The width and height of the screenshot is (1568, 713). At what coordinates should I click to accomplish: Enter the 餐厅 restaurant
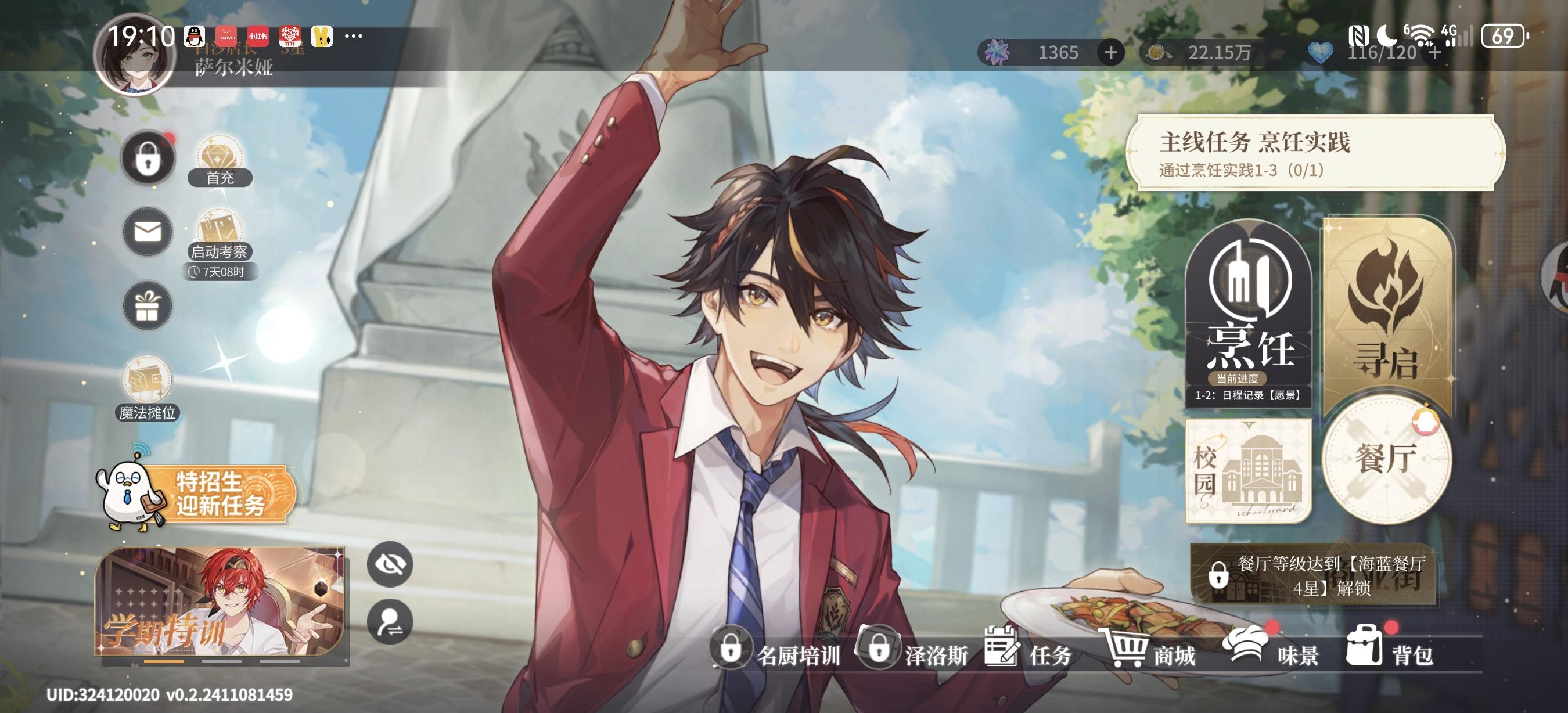tap(1387, 460)
